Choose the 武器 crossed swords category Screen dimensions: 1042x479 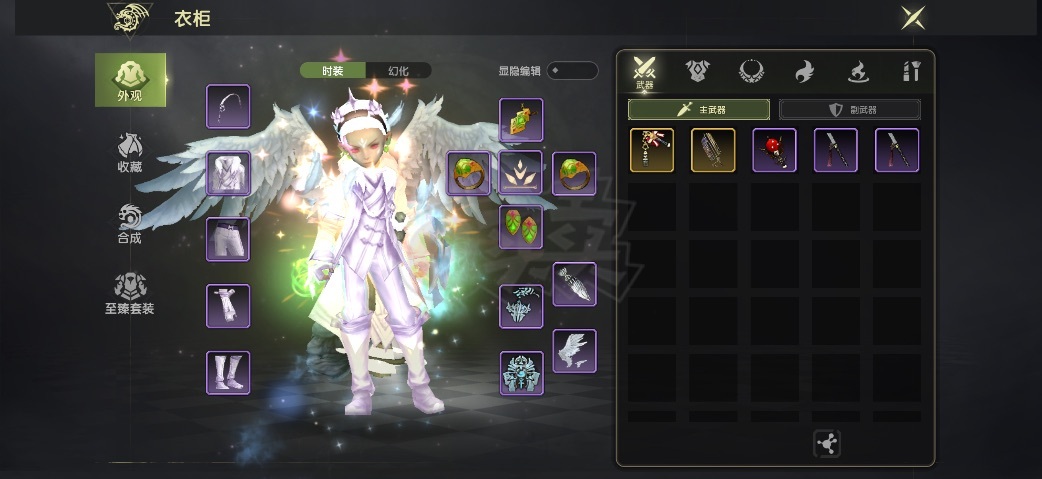(x=645, y=71)
